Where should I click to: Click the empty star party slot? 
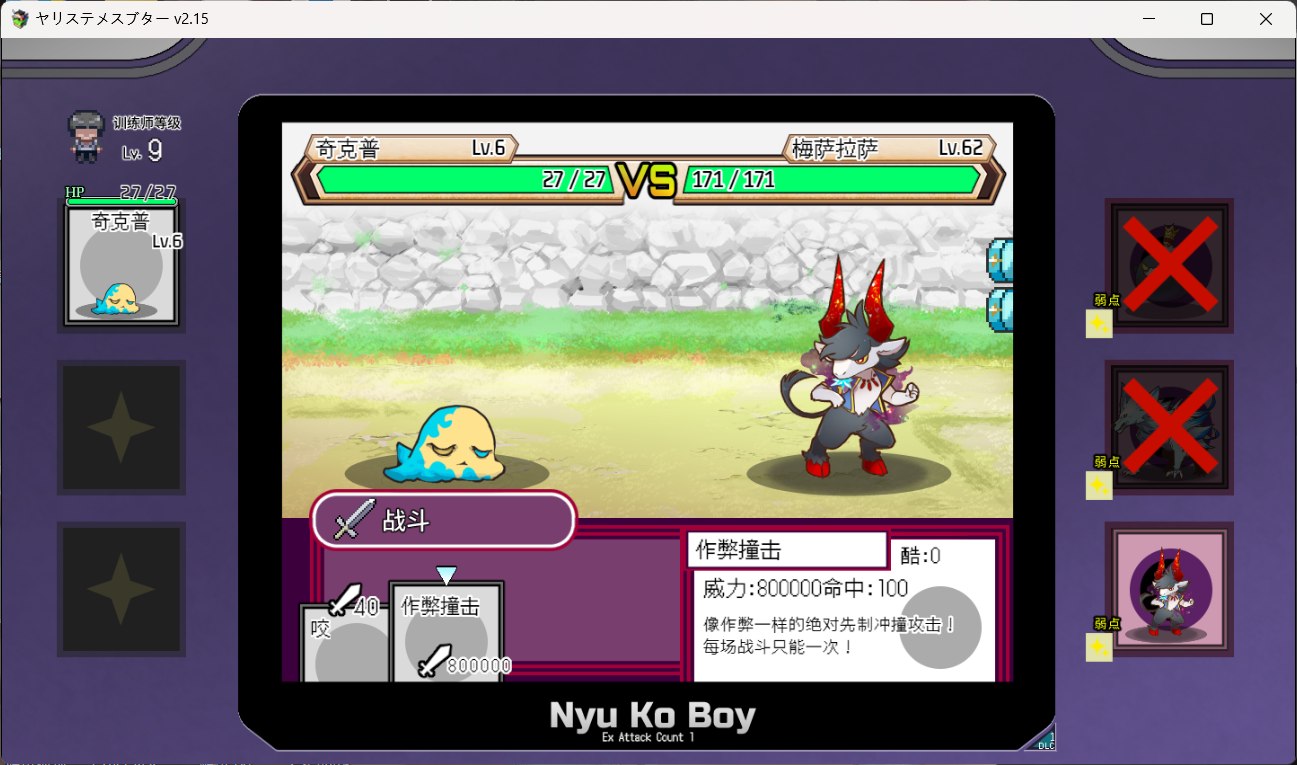coord(120,428)
